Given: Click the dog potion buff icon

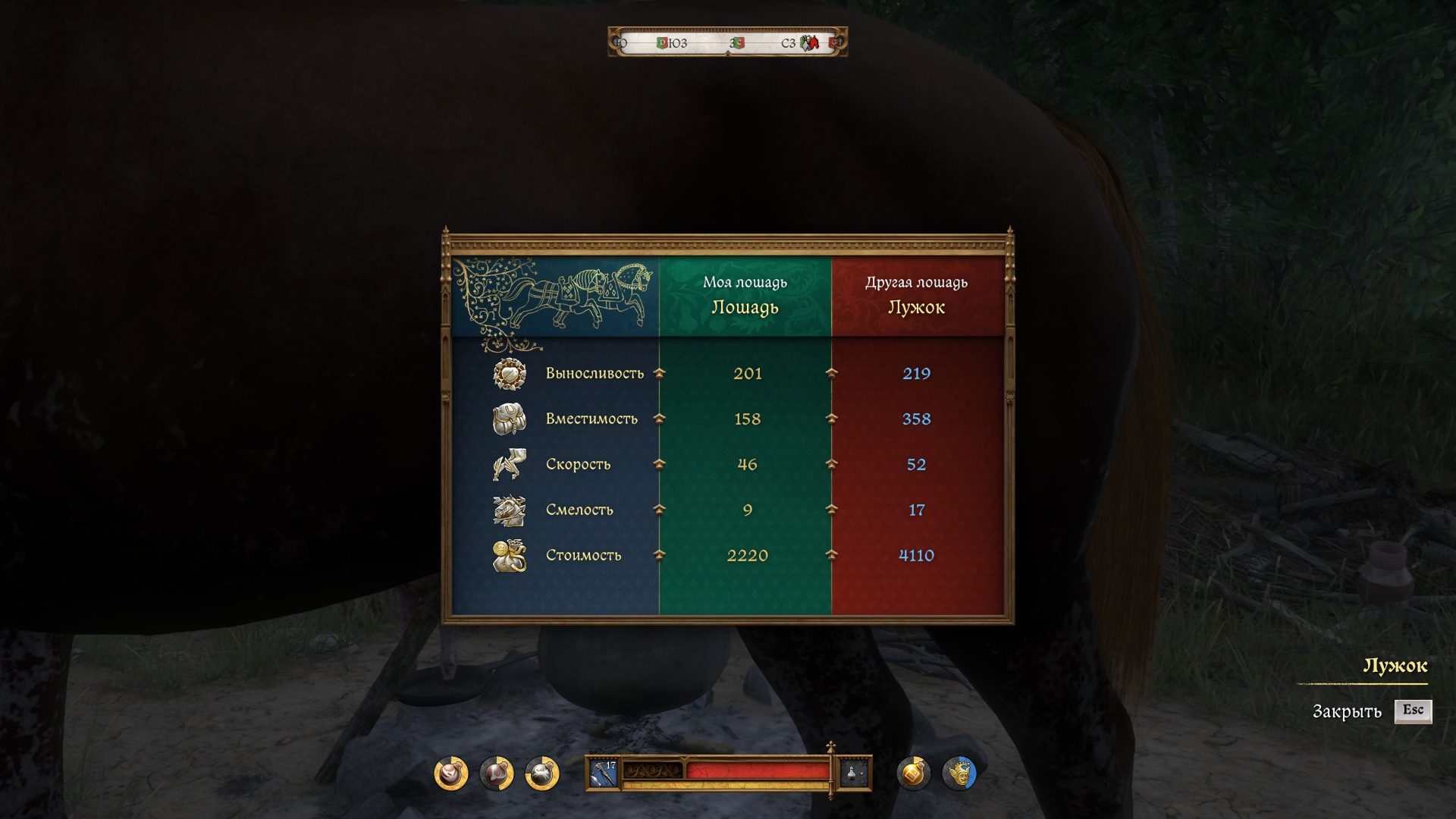Looking at the screenshot, I should click(542, 773).
